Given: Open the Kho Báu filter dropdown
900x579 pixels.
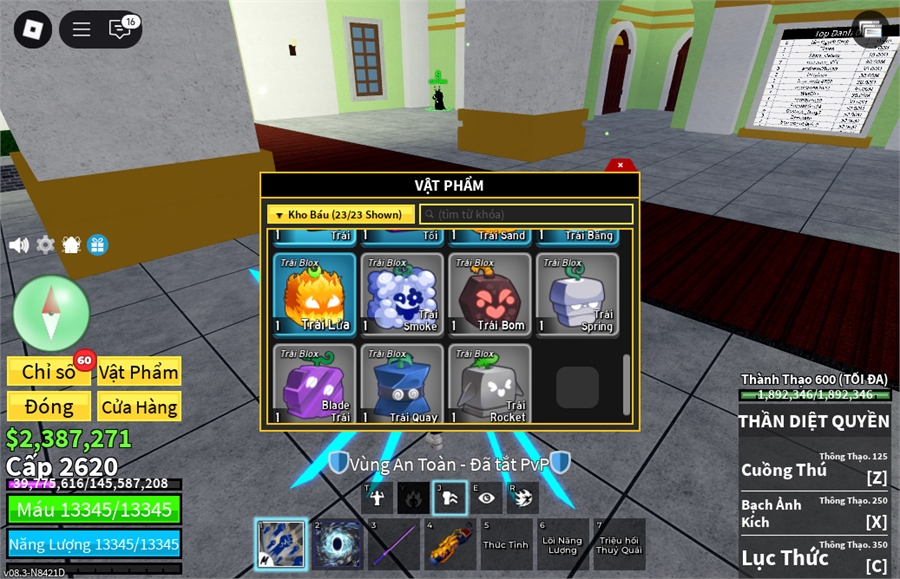Looking at the screenshot, I should click(x=340, y=215).
